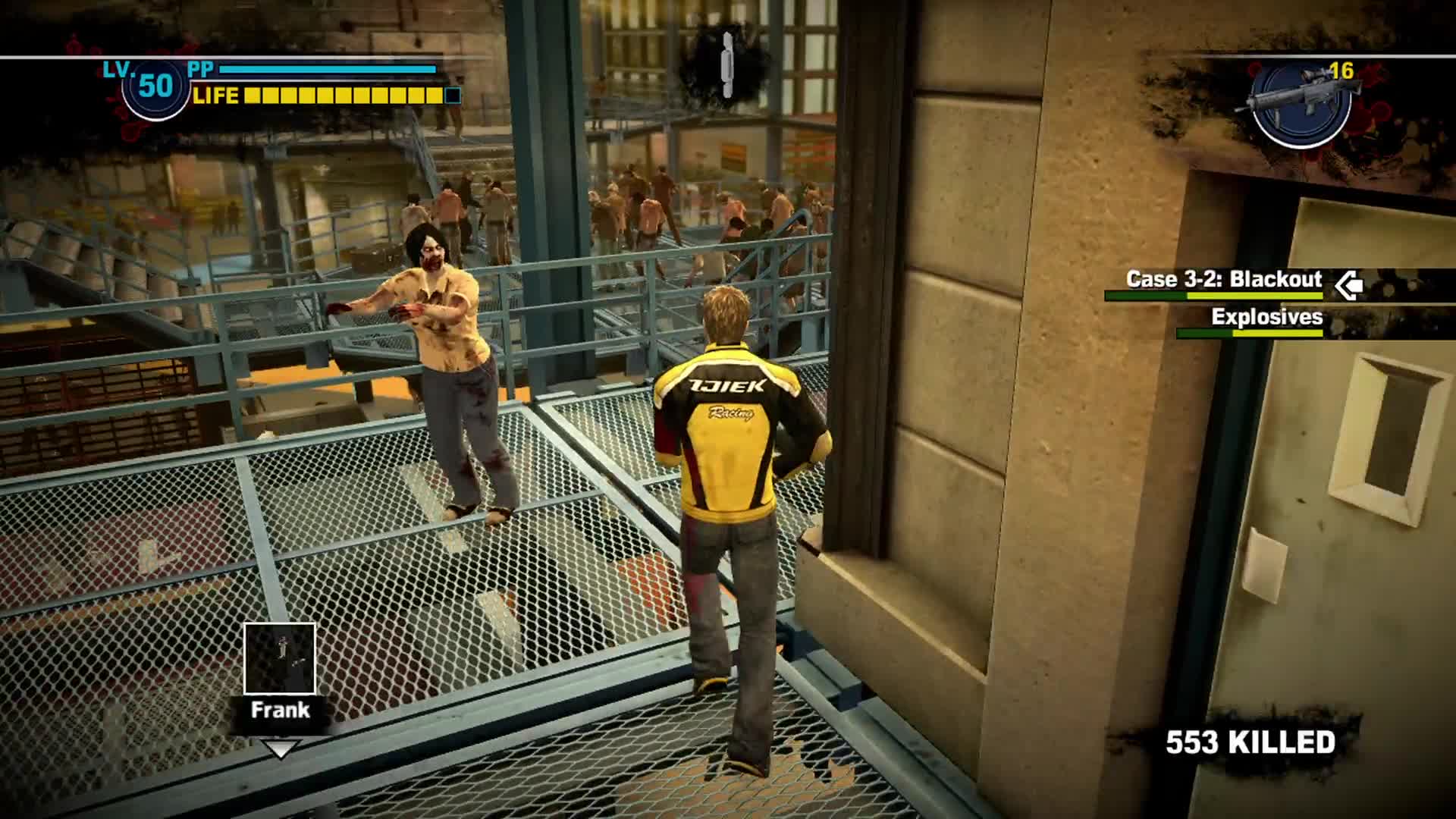Click the ammo count 16 on weapon display
Viewport: 1456px width, 819px height.
coord(1344,71)
